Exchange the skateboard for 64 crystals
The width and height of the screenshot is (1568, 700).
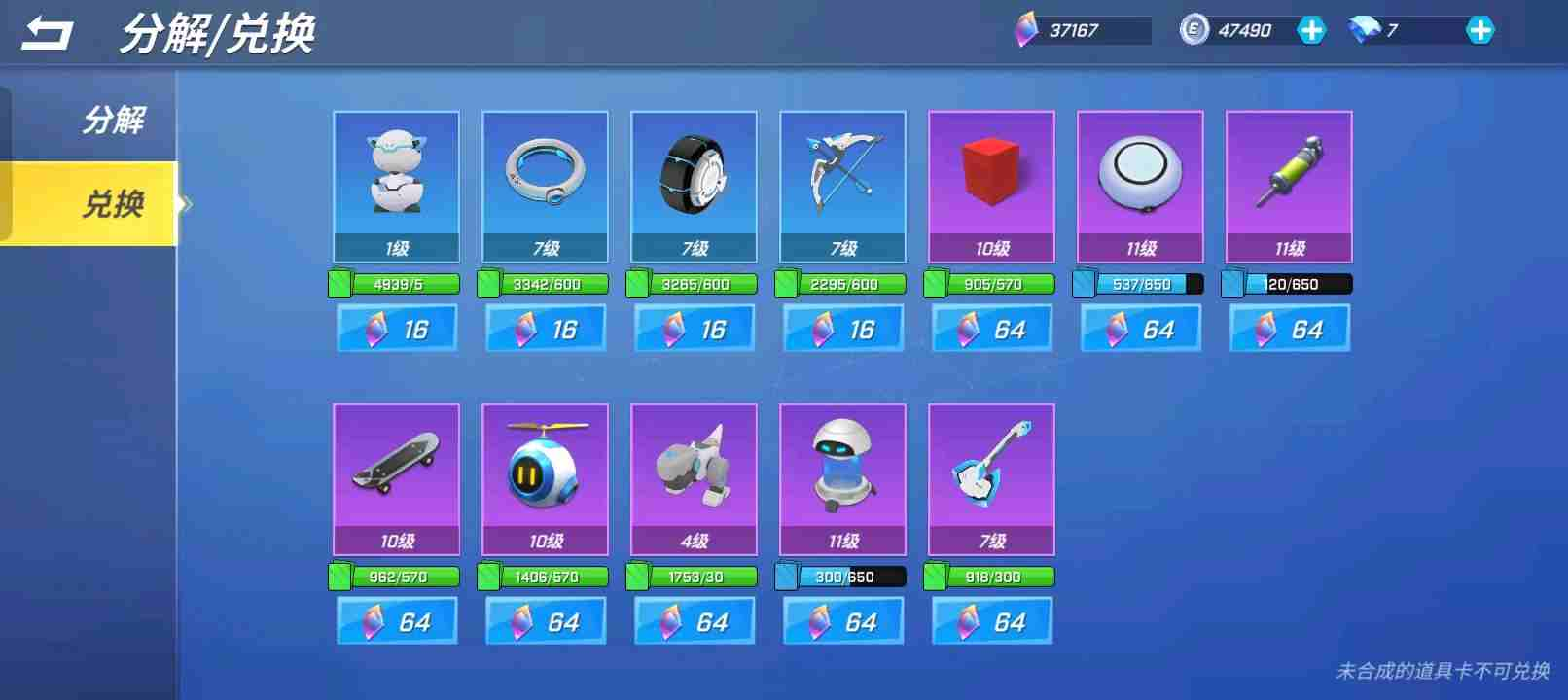coord(397,621)
